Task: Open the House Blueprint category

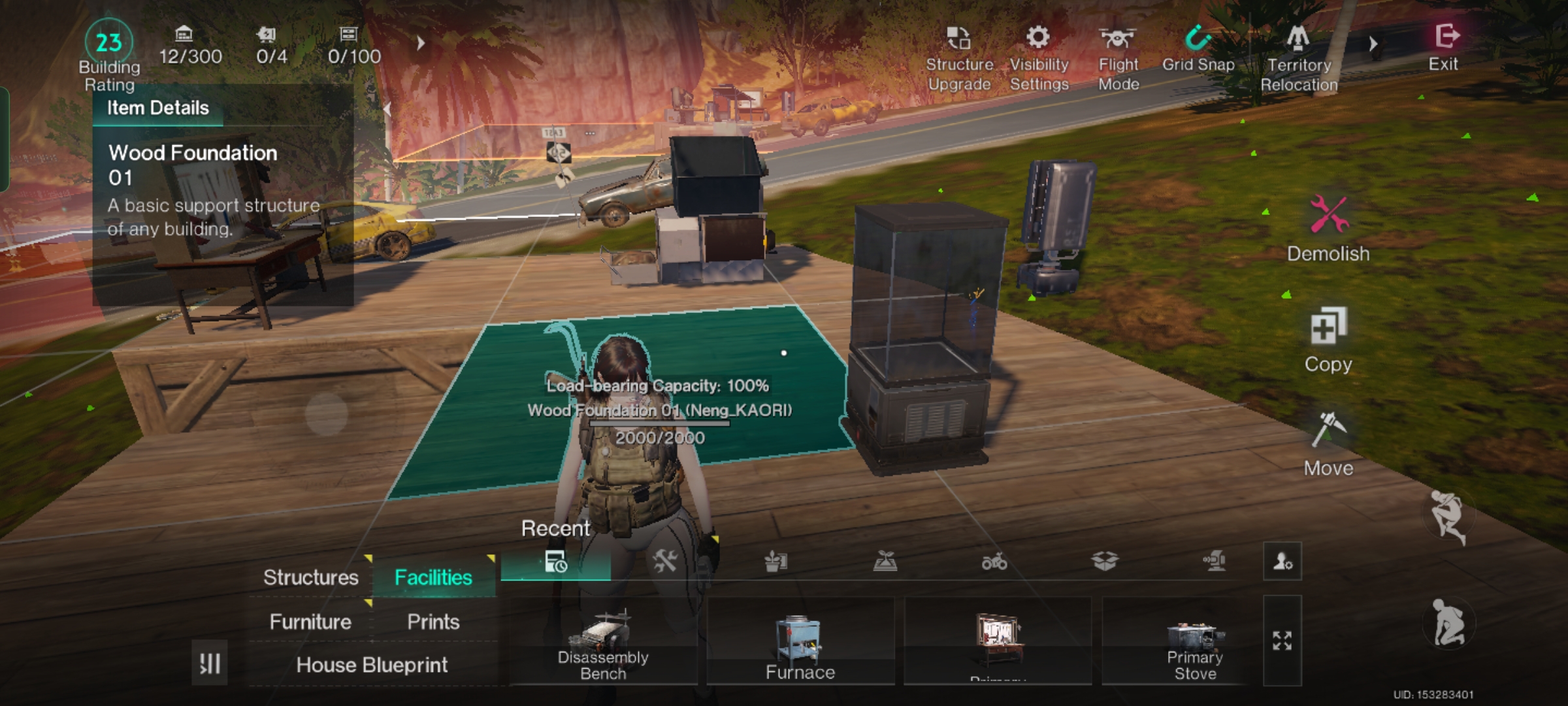Action: (372, 665)
